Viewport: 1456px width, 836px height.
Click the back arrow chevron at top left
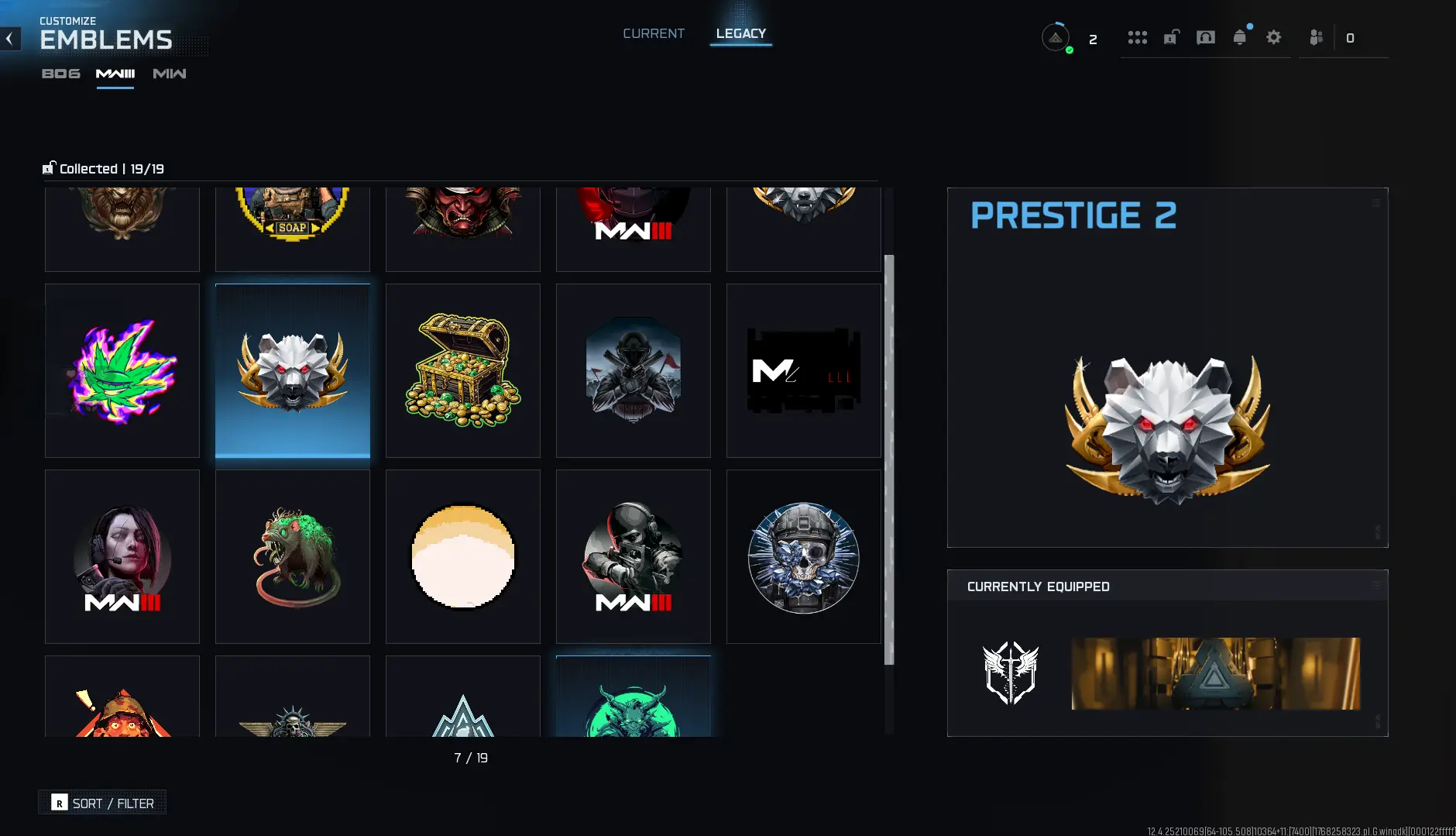[x=10, y=39]
